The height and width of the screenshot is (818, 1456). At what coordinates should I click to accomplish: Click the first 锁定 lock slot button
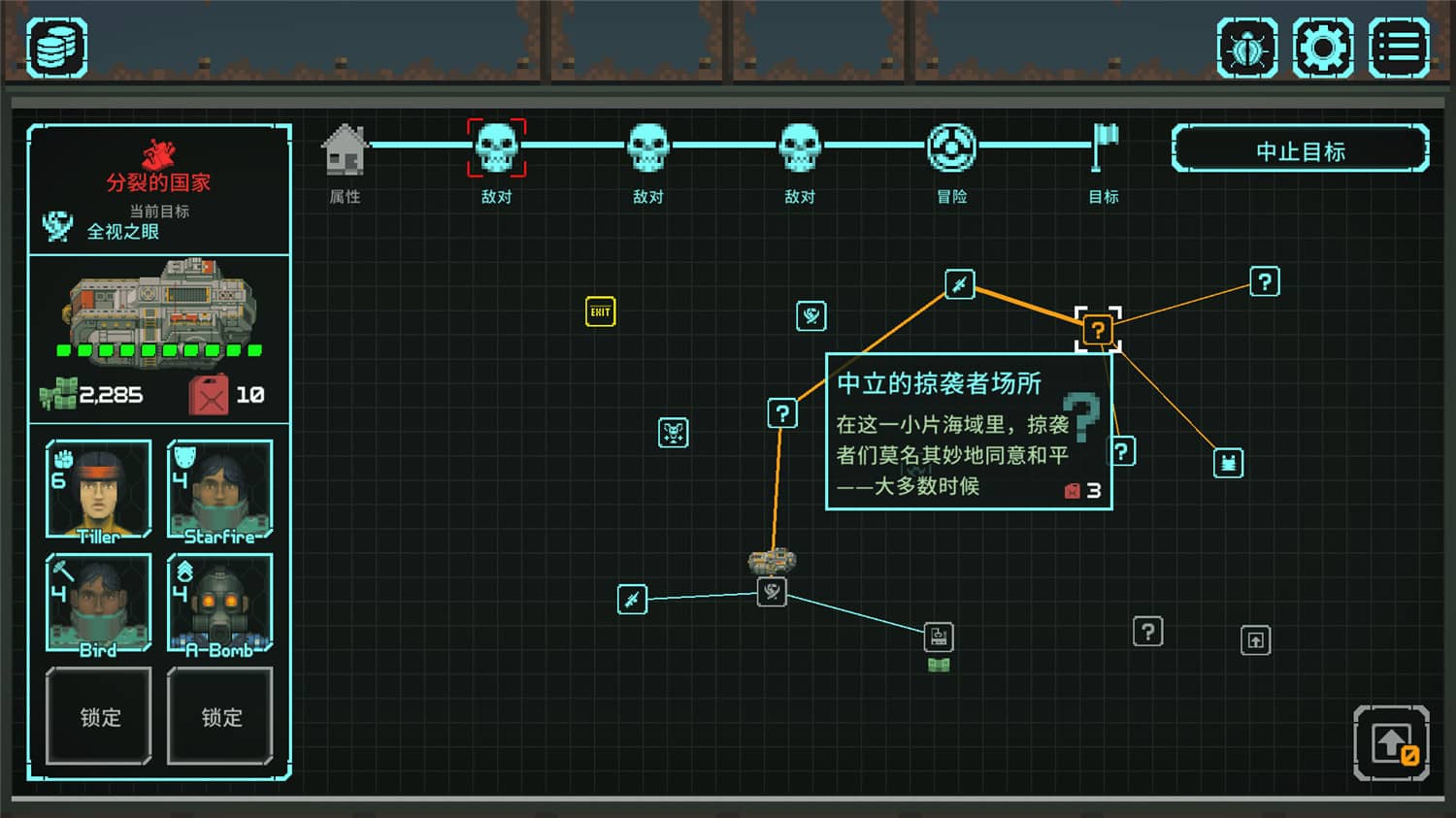97,718
